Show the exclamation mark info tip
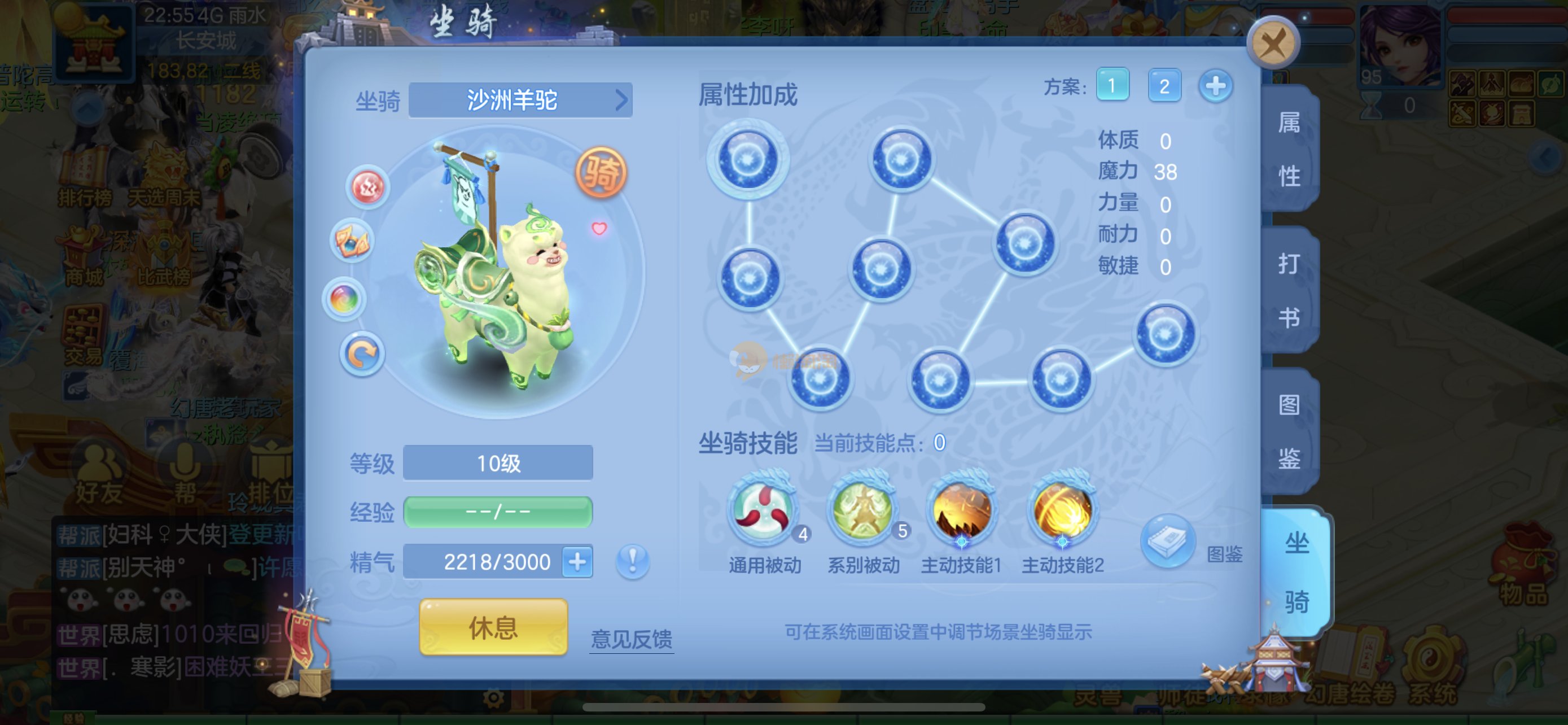The width and height of the screenshot is (1568, 725). pos(632,560)
